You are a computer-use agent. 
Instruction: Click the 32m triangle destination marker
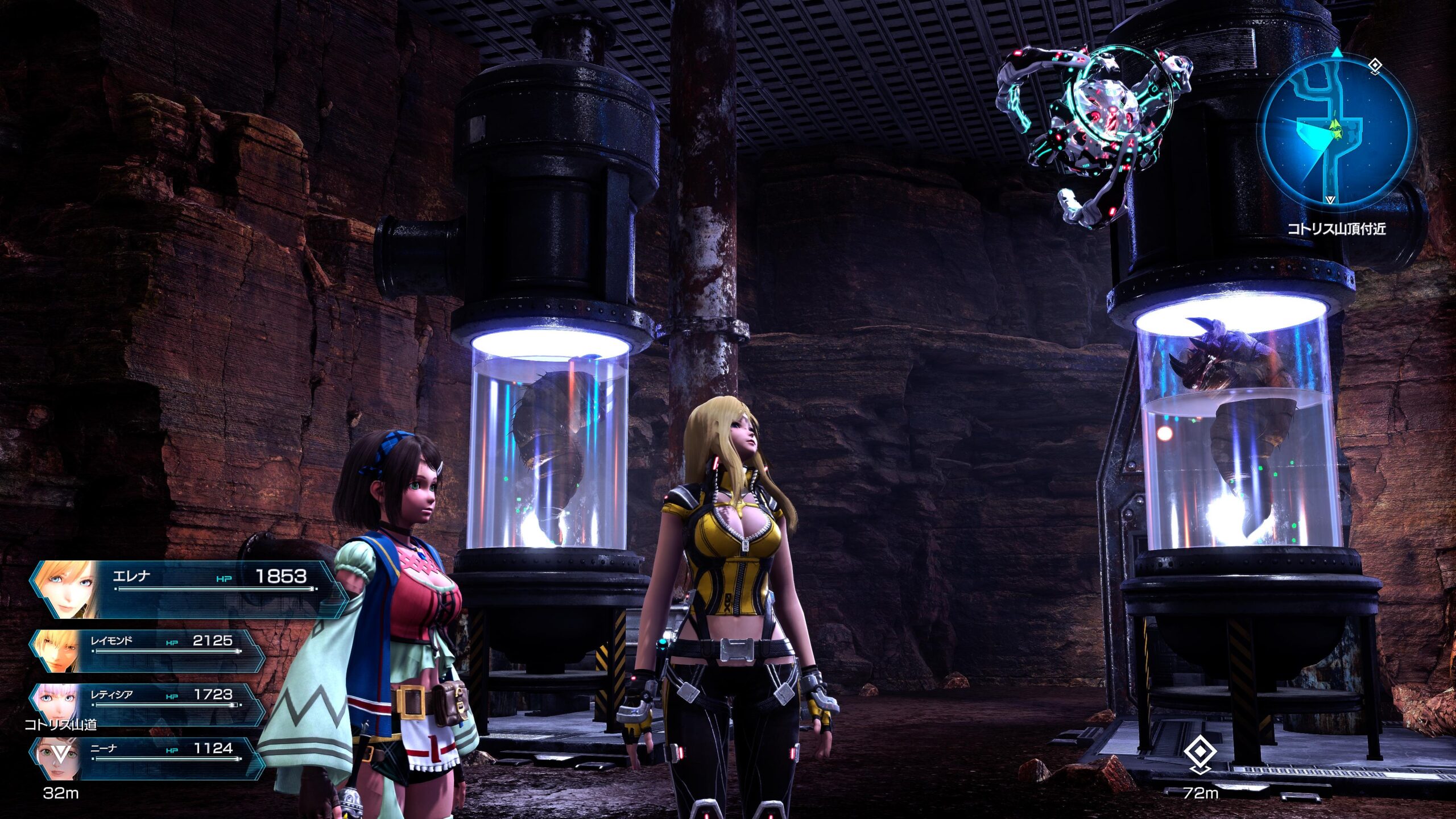tap(60, 755)
